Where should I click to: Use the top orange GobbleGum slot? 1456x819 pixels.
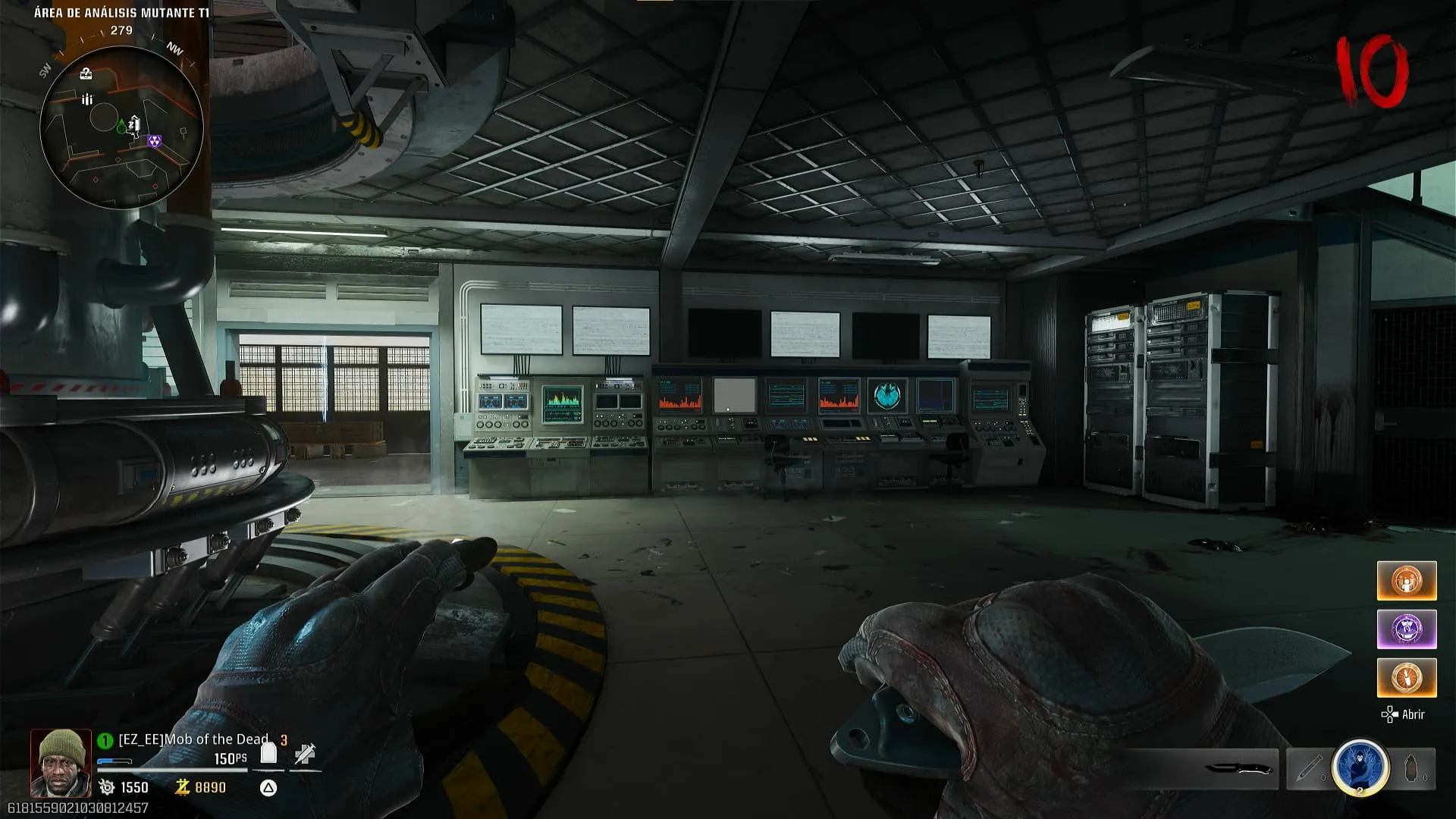[x=1406, y=581]
